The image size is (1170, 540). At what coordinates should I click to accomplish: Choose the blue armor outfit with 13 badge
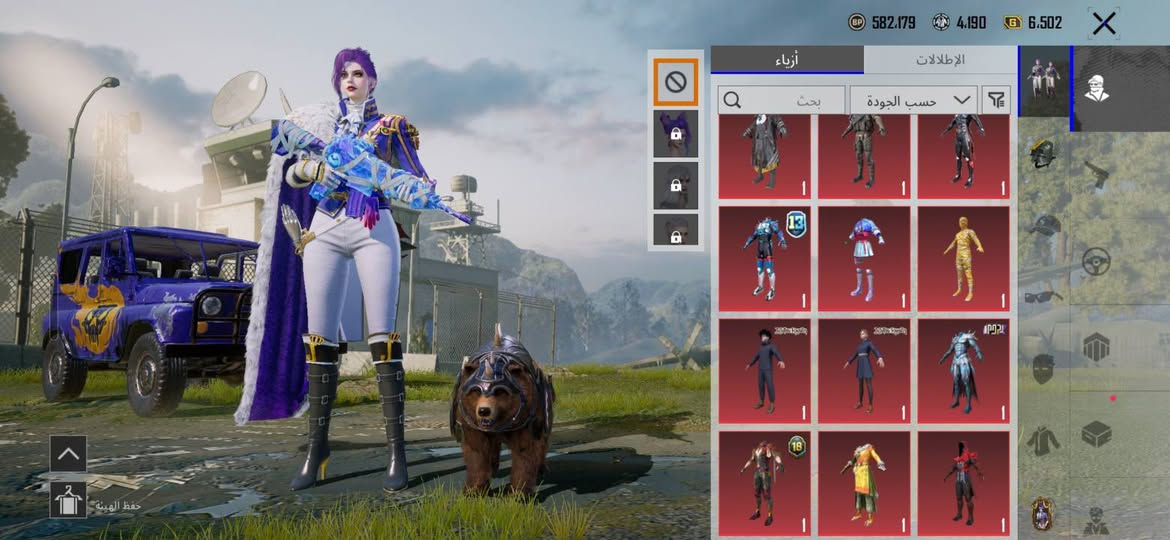point(764,257)
